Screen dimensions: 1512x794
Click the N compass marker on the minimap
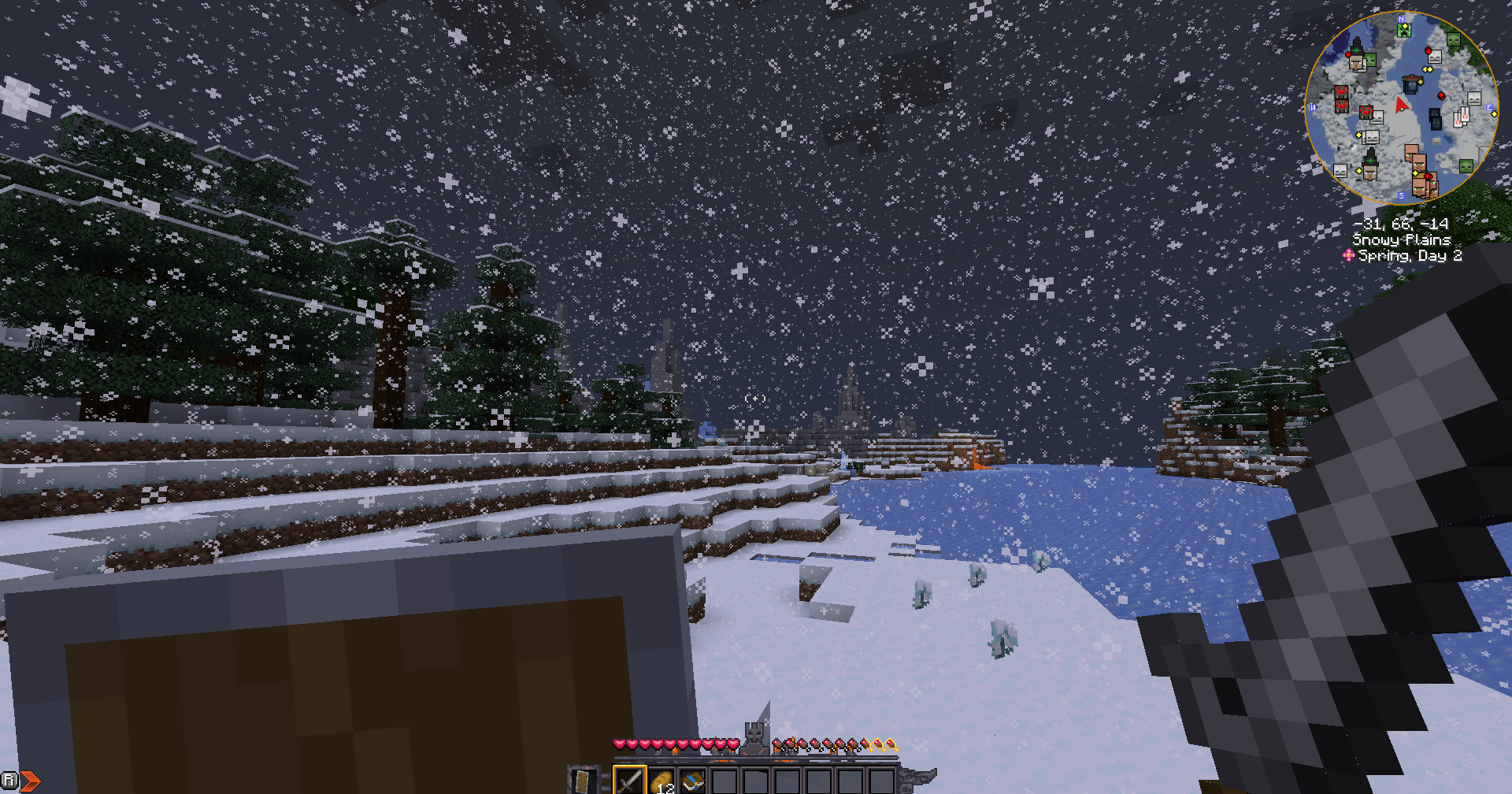click(x=1402, y=19)
